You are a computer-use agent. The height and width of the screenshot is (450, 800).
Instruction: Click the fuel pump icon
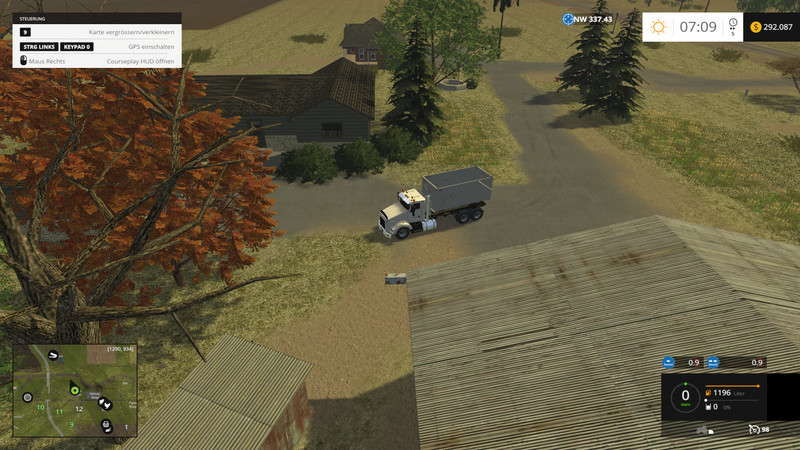[x=710, y=393]
